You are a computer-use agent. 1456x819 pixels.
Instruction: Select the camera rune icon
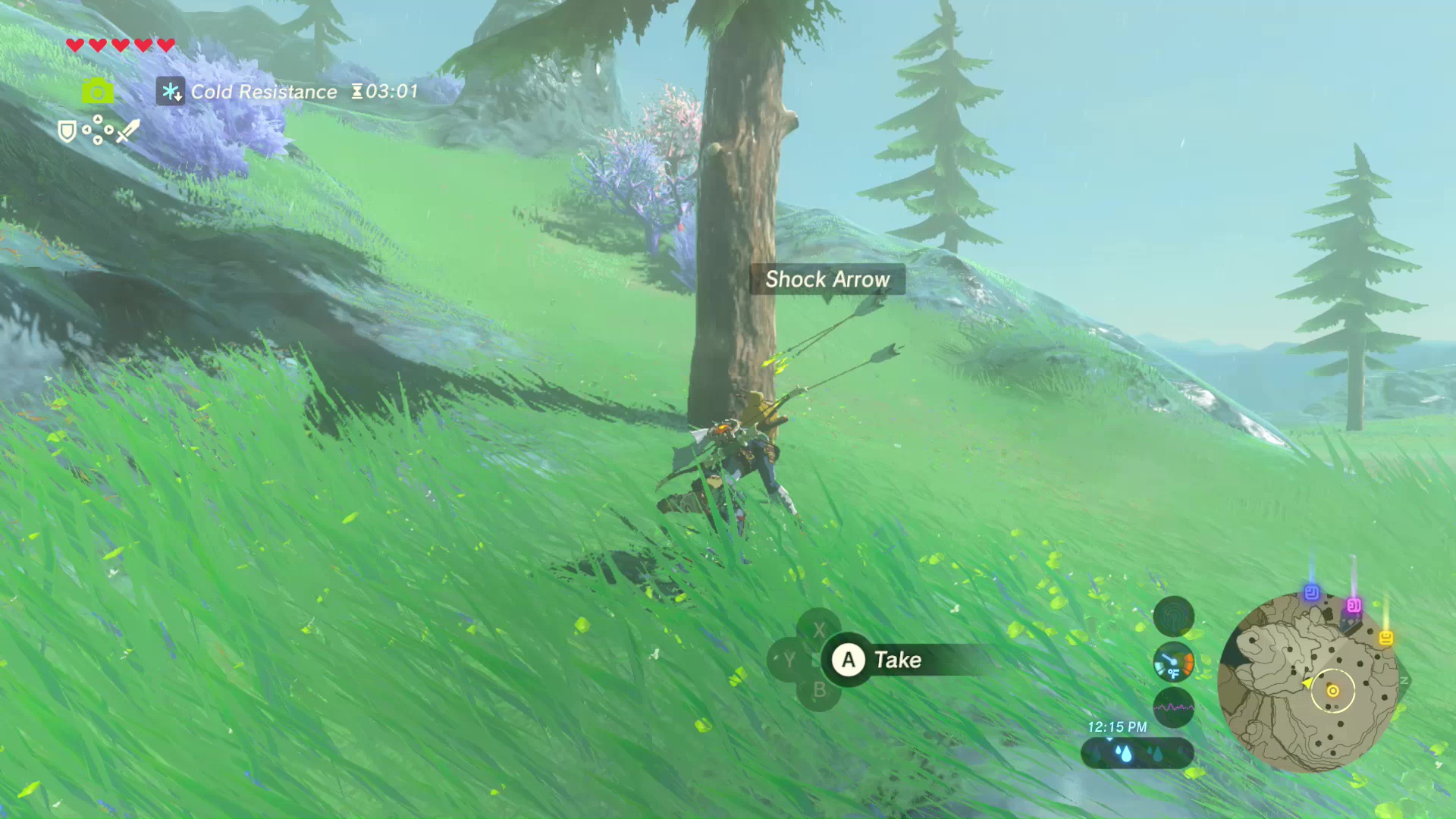[x=97, y=92]
